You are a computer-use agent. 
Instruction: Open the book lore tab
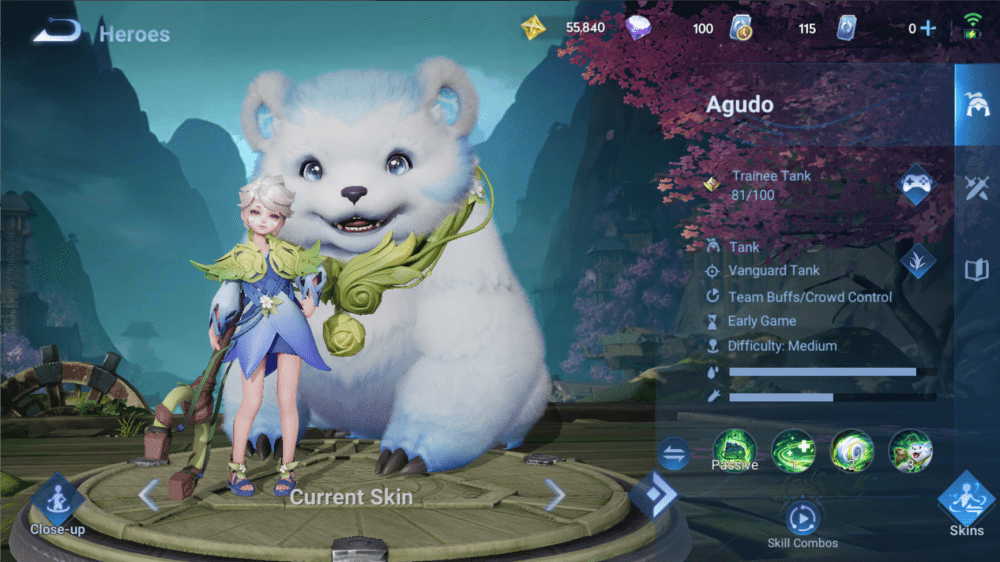coord(975,270)
